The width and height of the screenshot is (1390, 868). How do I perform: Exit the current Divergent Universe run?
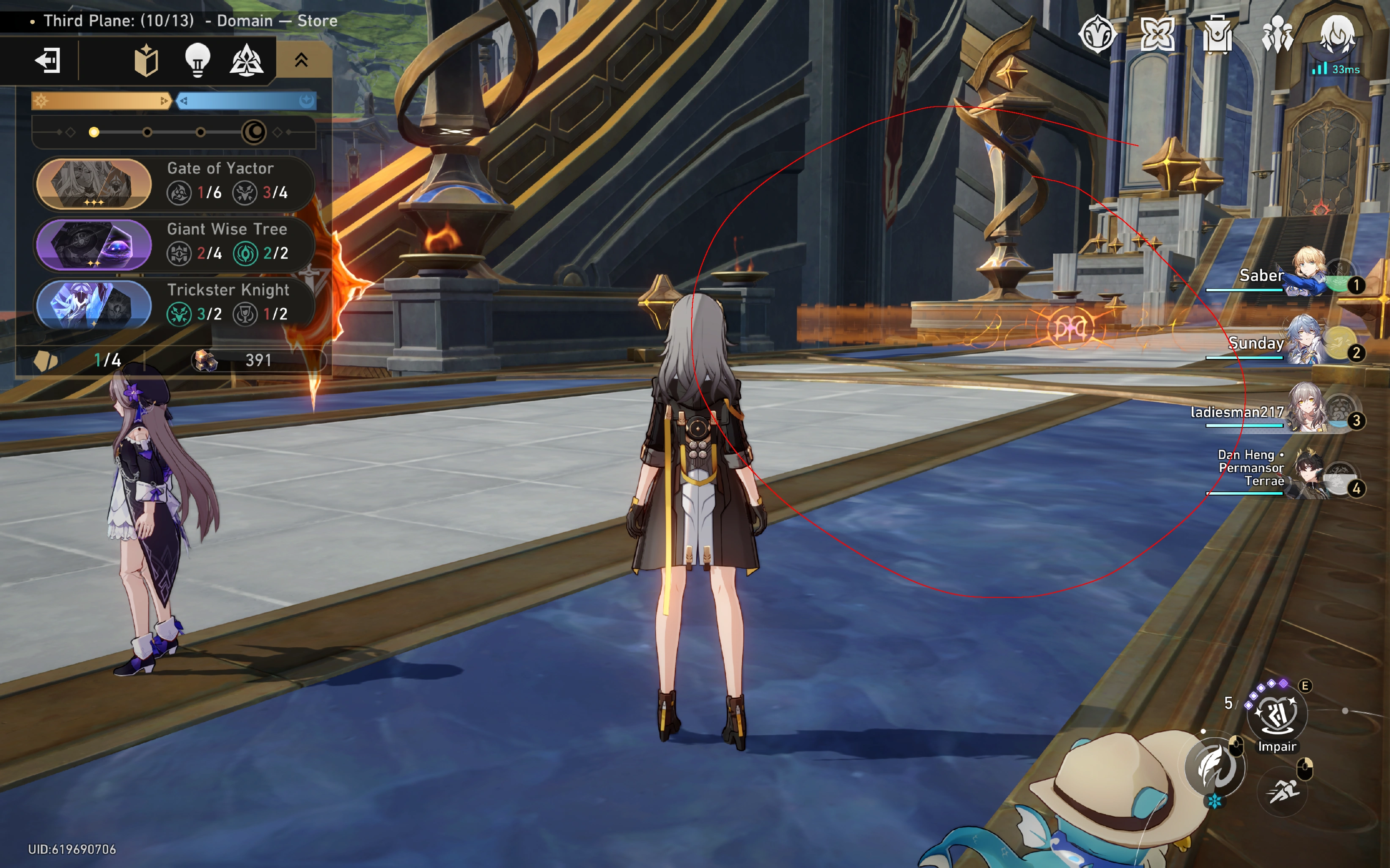point(48,60)
